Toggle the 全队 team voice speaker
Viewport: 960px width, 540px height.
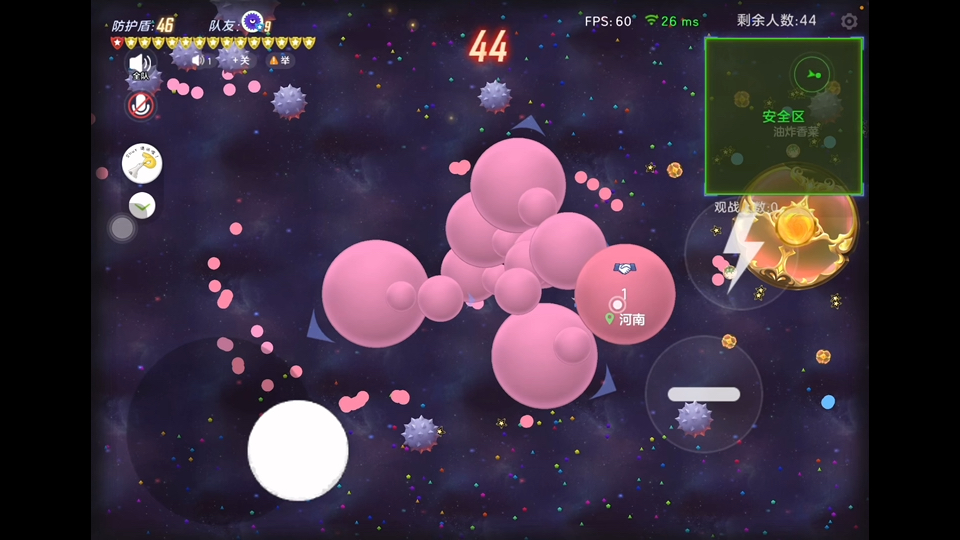click(x=140, y=66)
